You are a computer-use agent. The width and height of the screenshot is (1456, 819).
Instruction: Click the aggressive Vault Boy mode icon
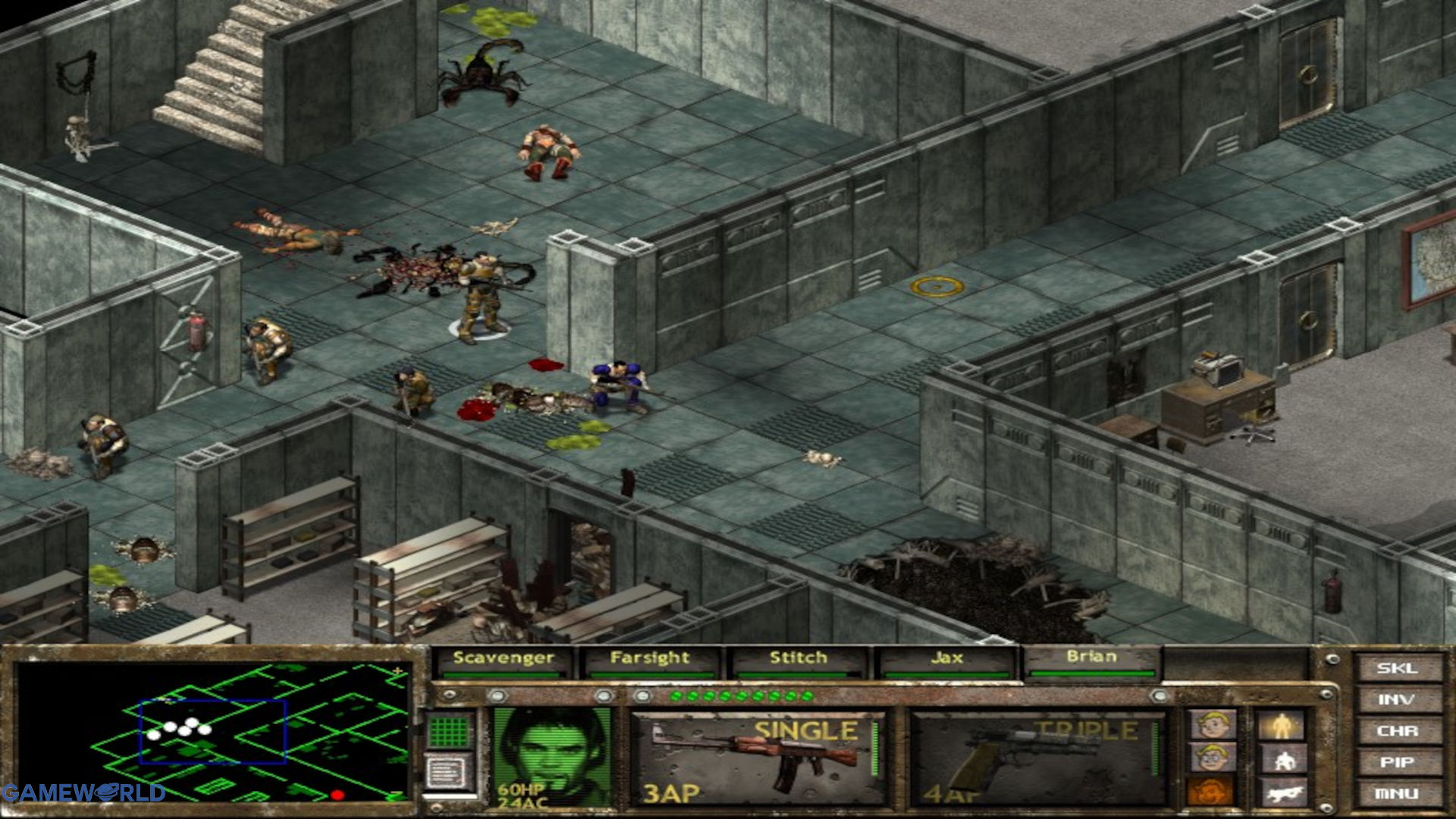[1210, 791]
